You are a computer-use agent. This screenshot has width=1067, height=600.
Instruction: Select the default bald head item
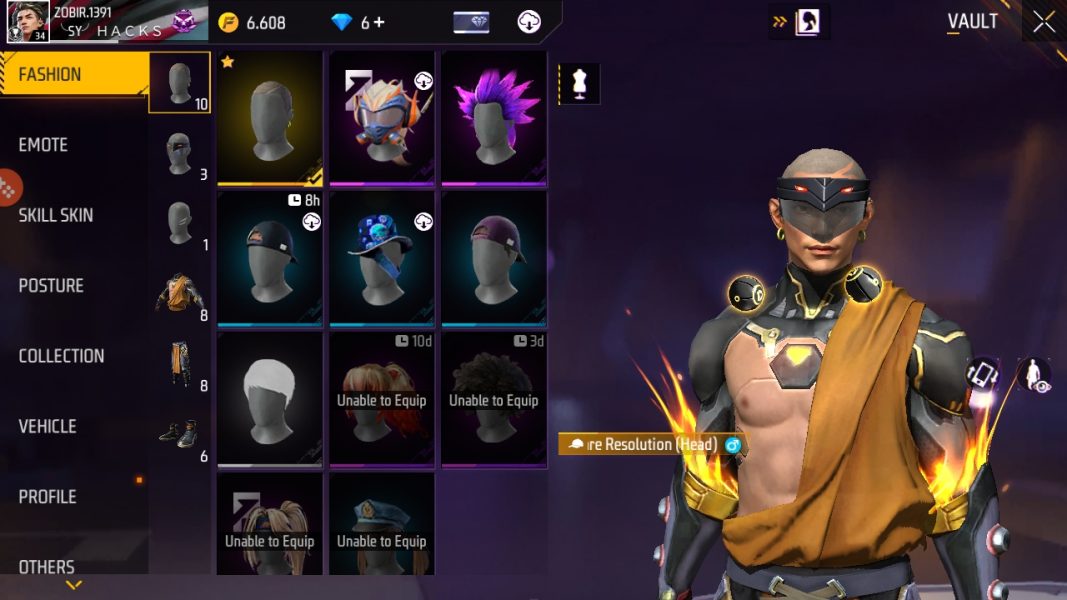pos(270,118)
